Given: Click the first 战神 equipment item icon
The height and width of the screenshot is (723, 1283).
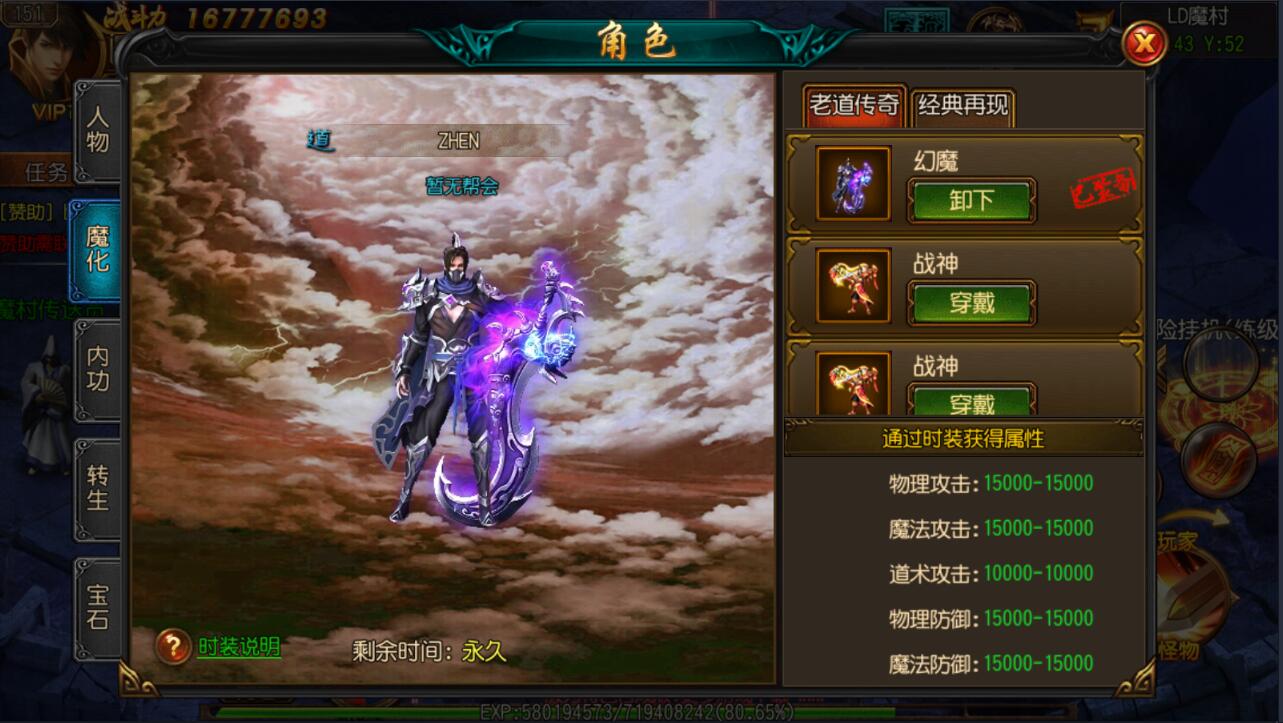Looking at the screenshot, I should coord(852,287).
